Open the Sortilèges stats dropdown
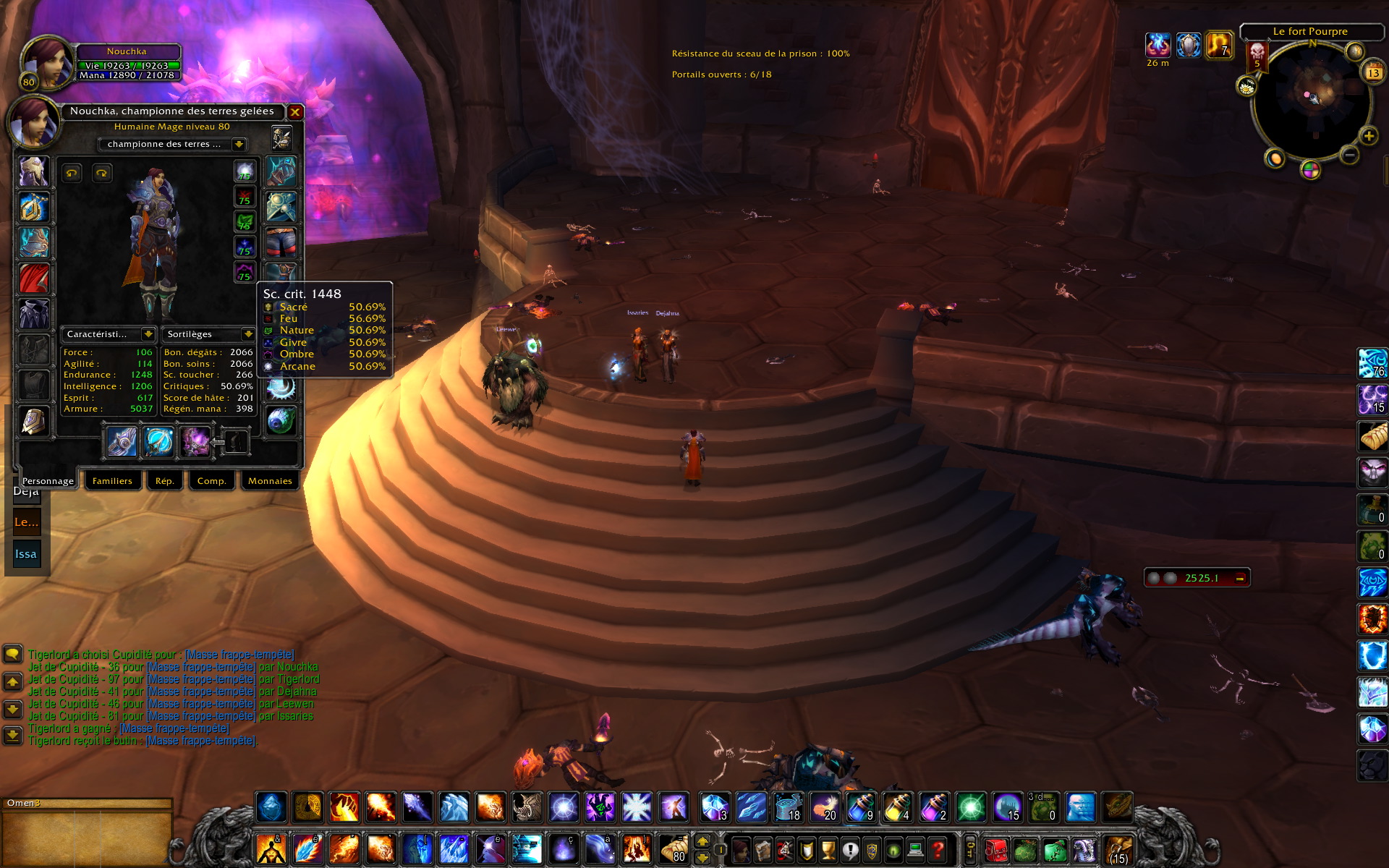 (248, 334)
